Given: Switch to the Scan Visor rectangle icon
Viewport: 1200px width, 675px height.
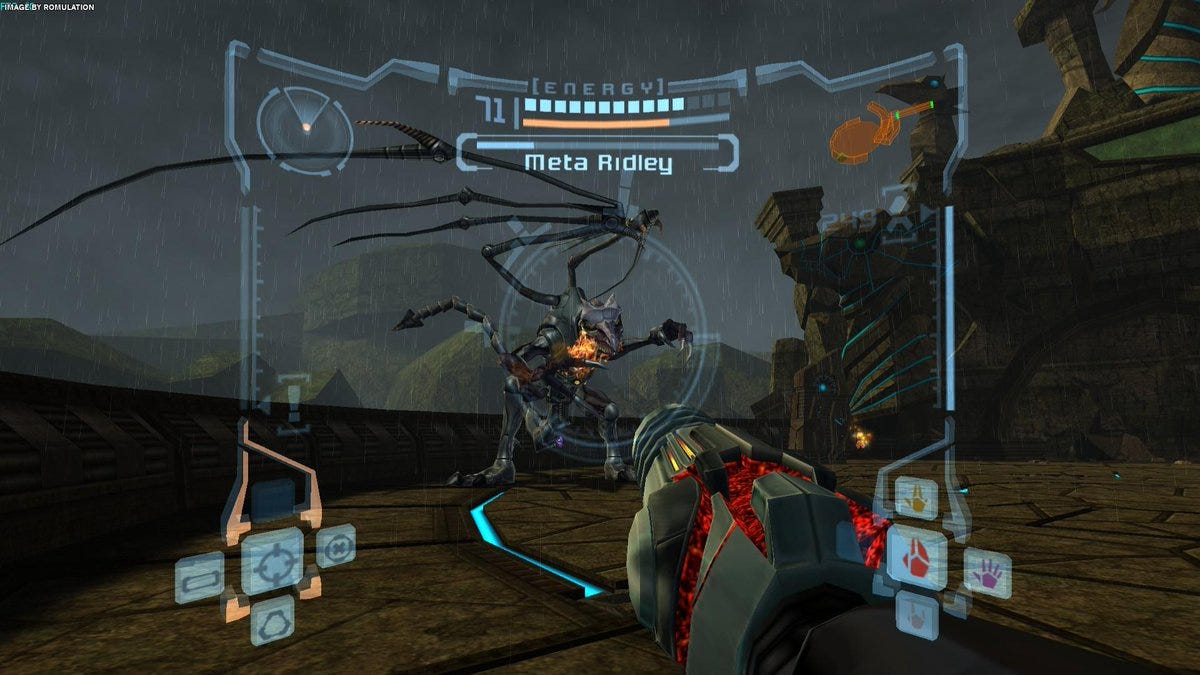Looking at the screenshot, I should tap(199, 578).
